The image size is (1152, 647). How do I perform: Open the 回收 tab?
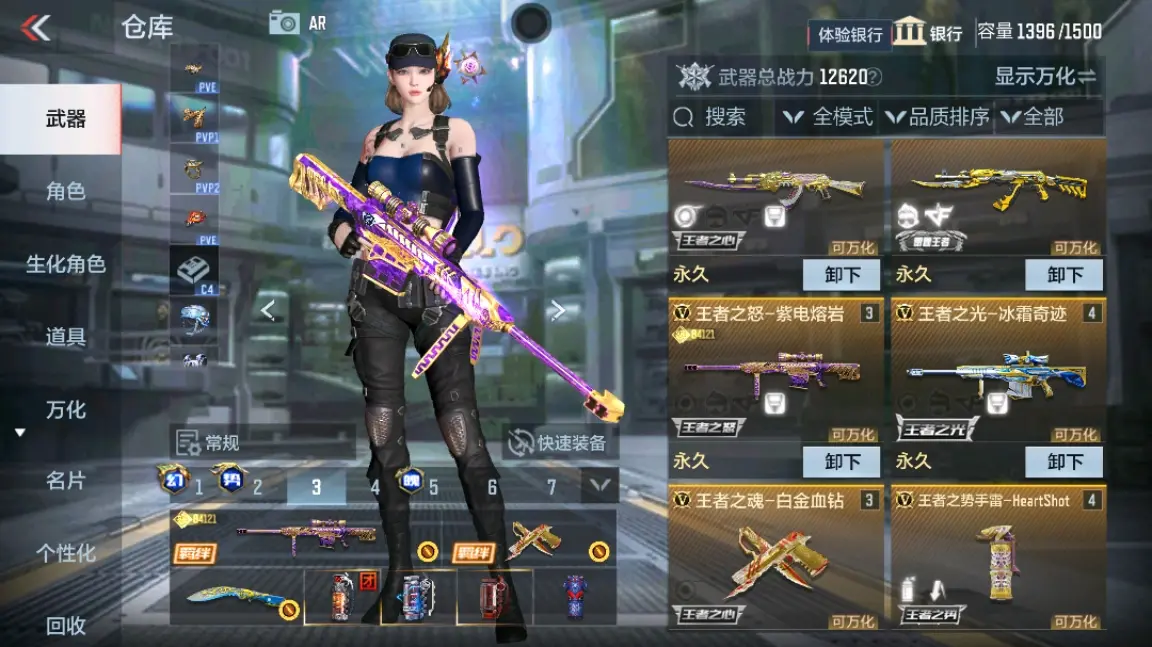coord(65,626)
